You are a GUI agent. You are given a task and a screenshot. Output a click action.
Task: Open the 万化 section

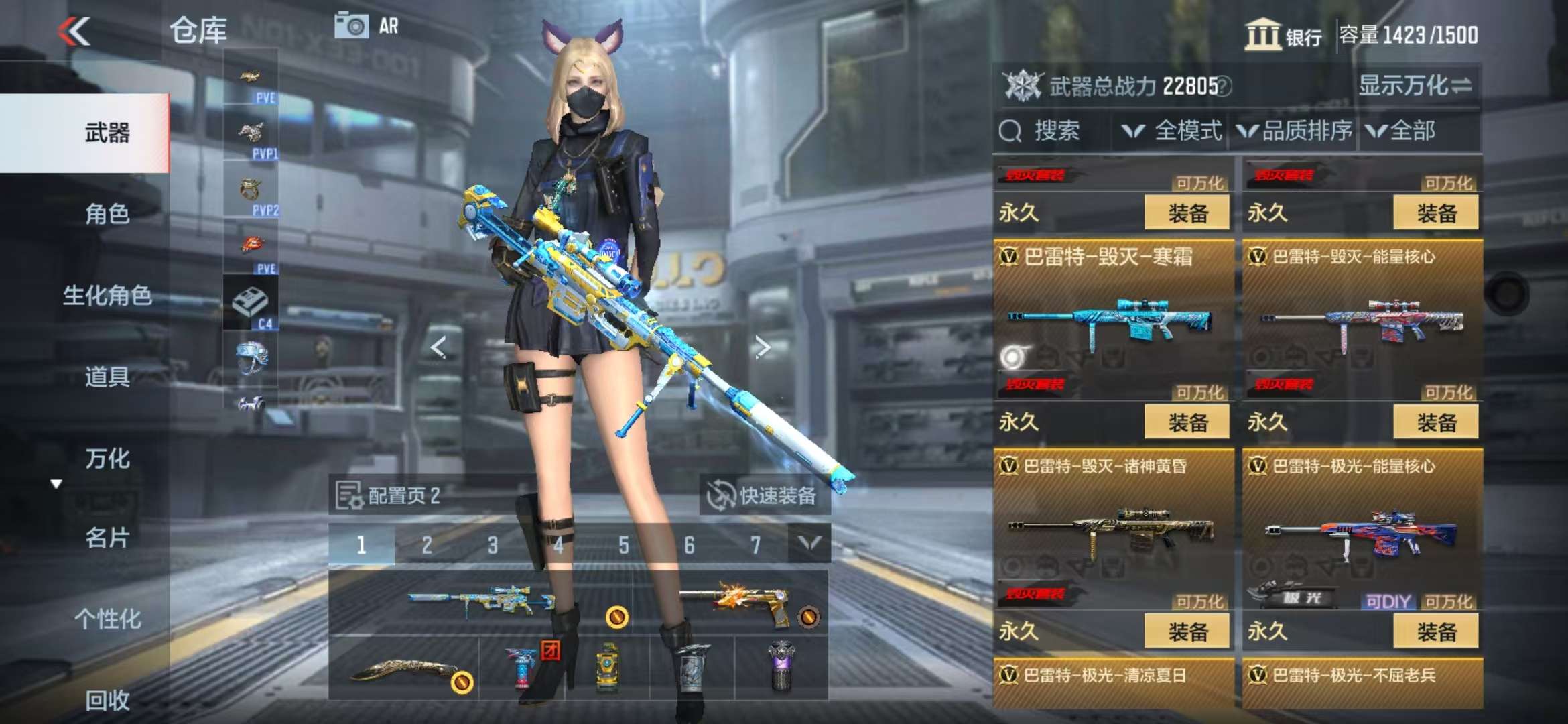107,459
